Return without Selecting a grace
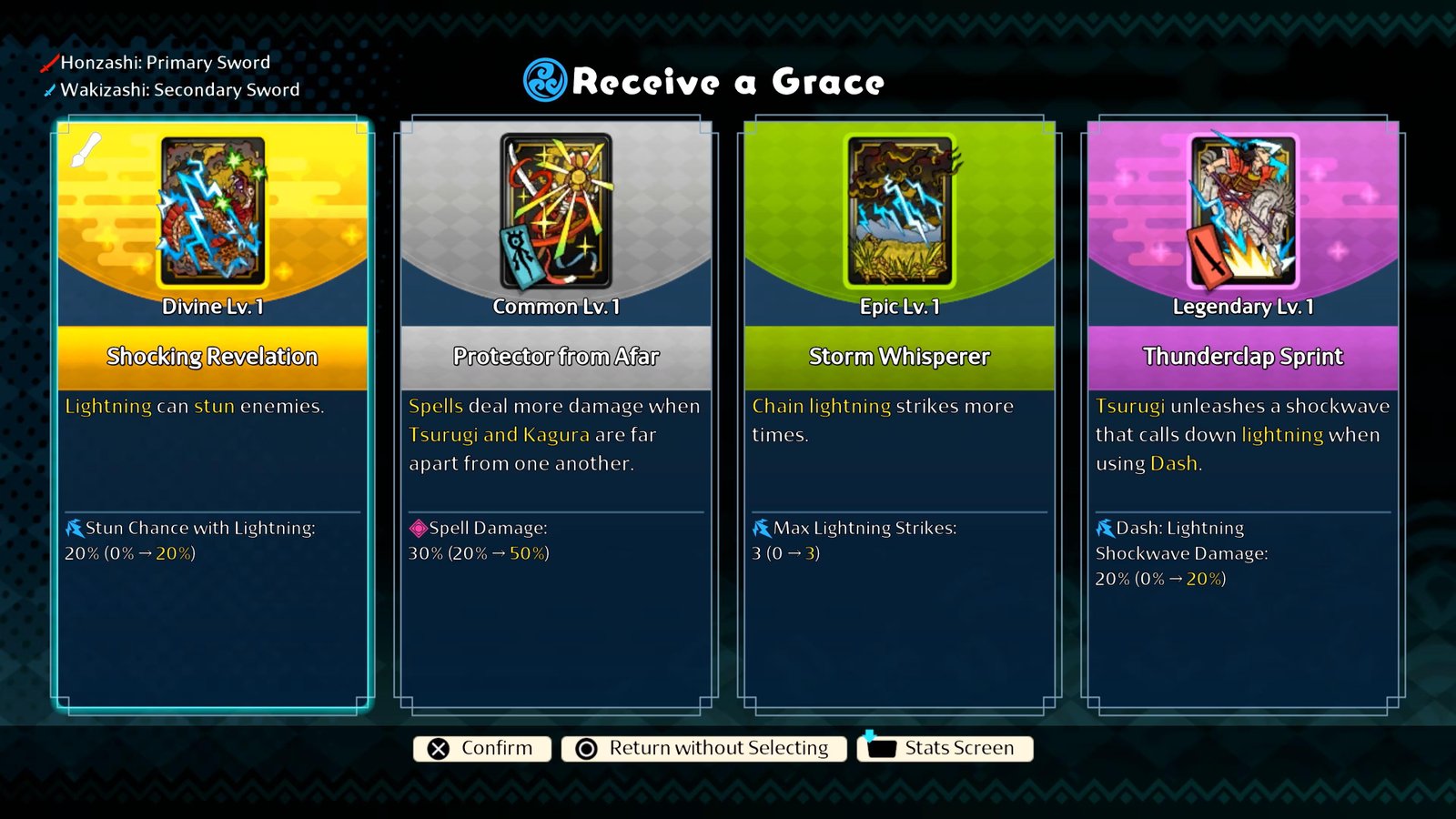 703,748
